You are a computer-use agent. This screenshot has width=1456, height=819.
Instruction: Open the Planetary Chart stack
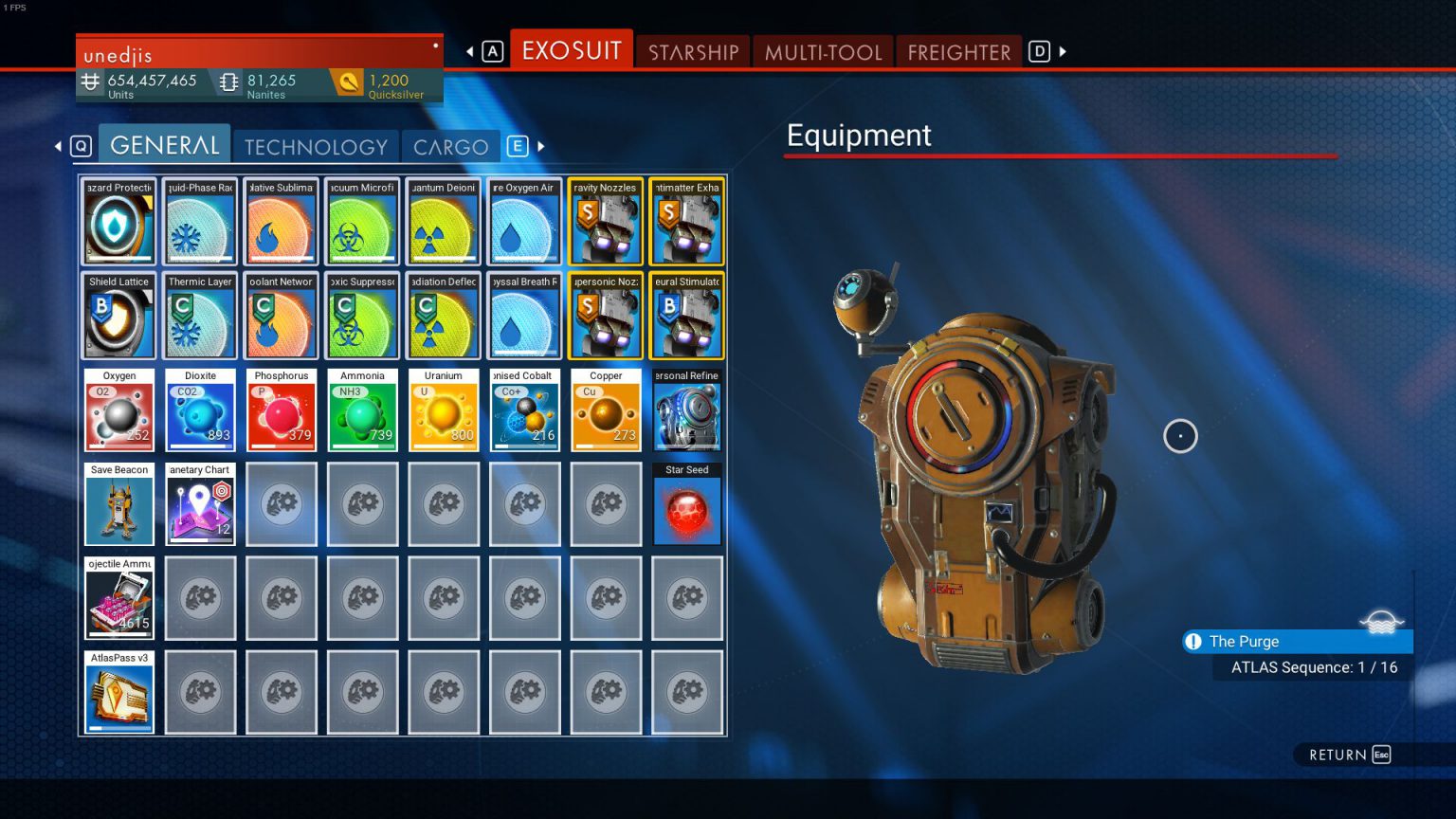pyautogui.click(x=199, y=504)
